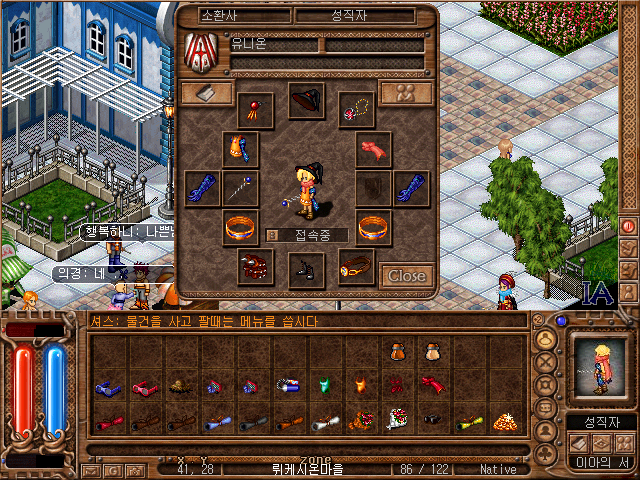The width and height of the screenshot is (640, 480).
Task: Select the equipped black witch hat slot
Action: pyautogui.click(x=307, y=100)
